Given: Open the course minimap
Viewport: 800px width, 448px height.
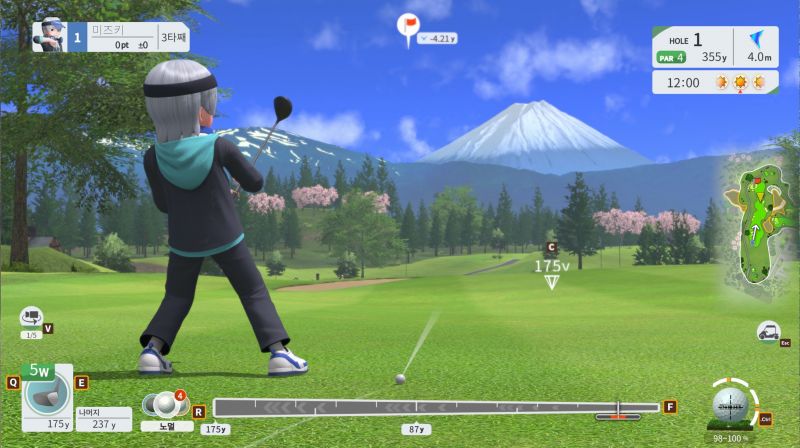Looking at the screenshot, I should pyautogui.click(x=756, y=225).
